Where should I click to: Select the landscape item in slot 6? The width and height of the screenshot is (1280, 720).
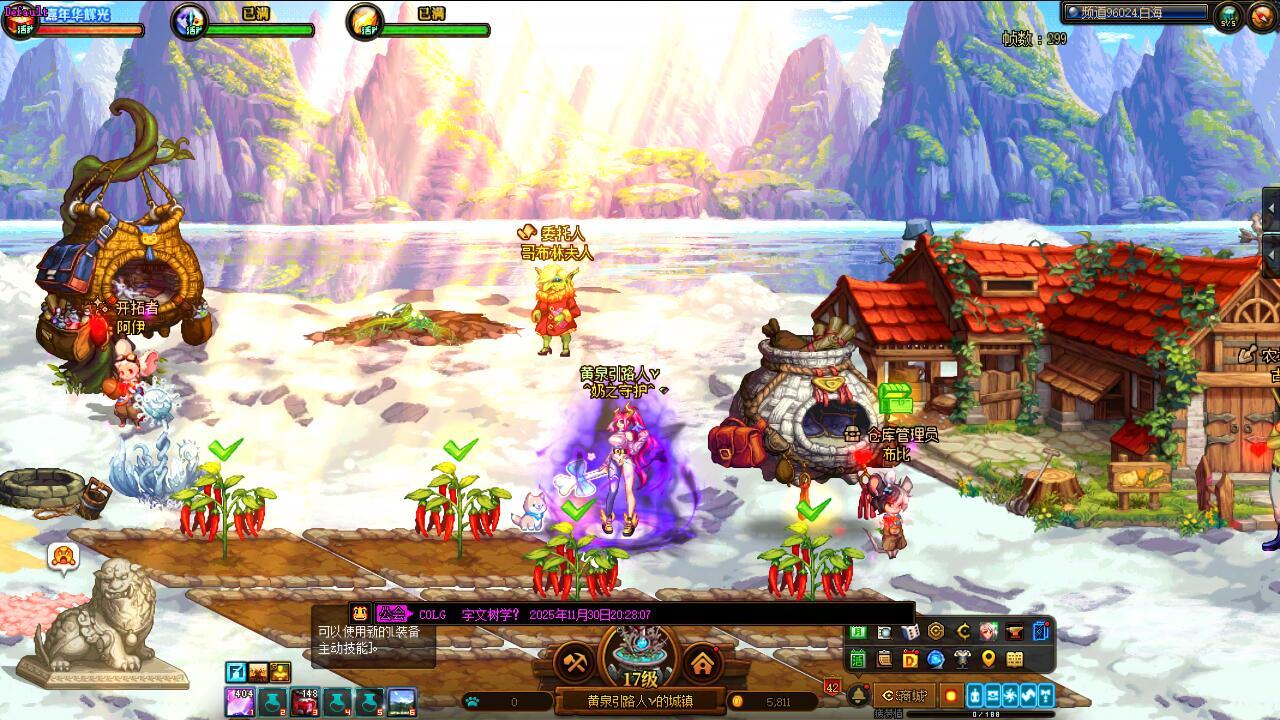click(x=402, y=703)
